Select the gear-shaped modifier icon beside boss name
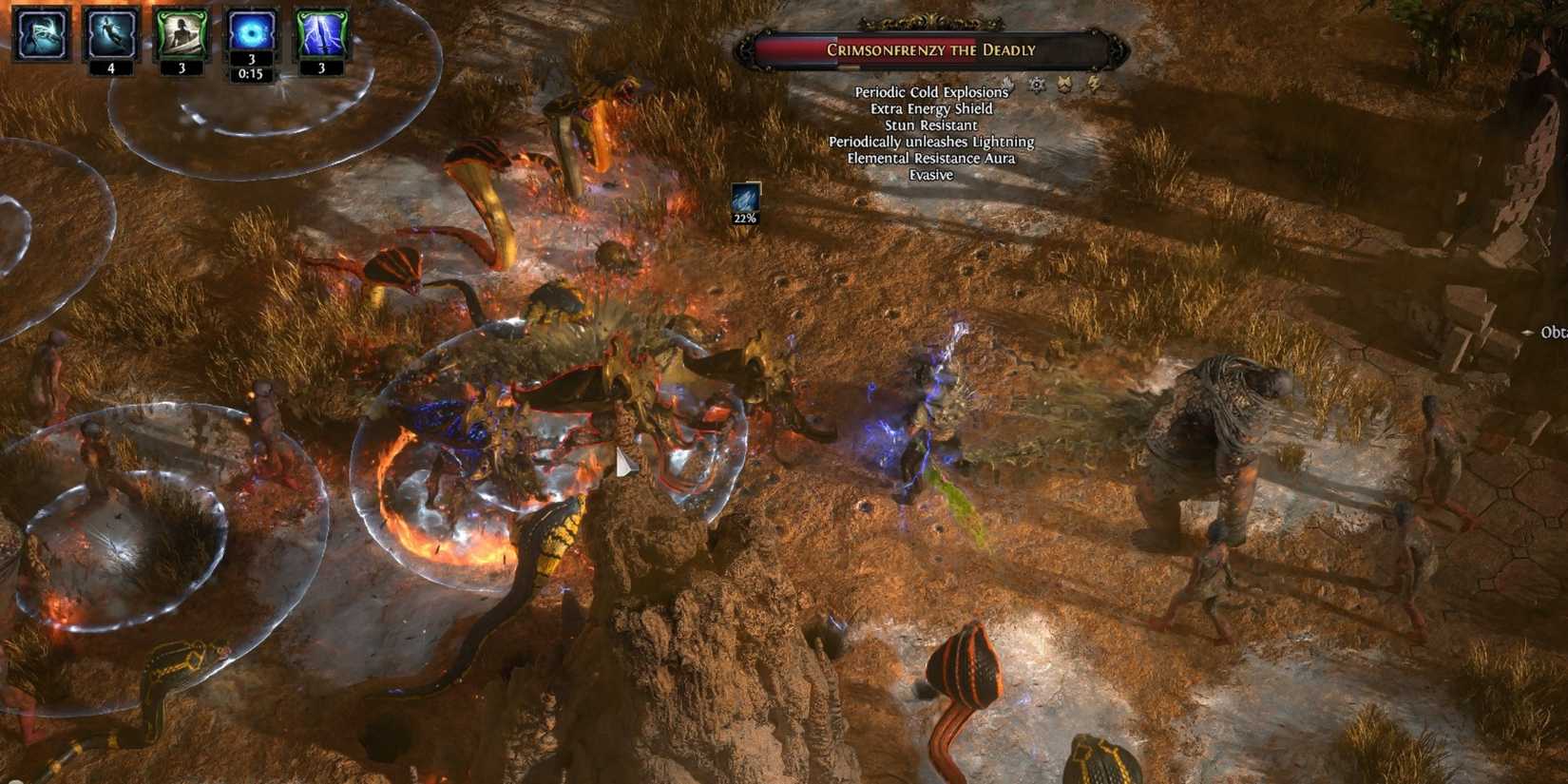The width and height of the screenshot is (1568, 784). [1037, 85]
